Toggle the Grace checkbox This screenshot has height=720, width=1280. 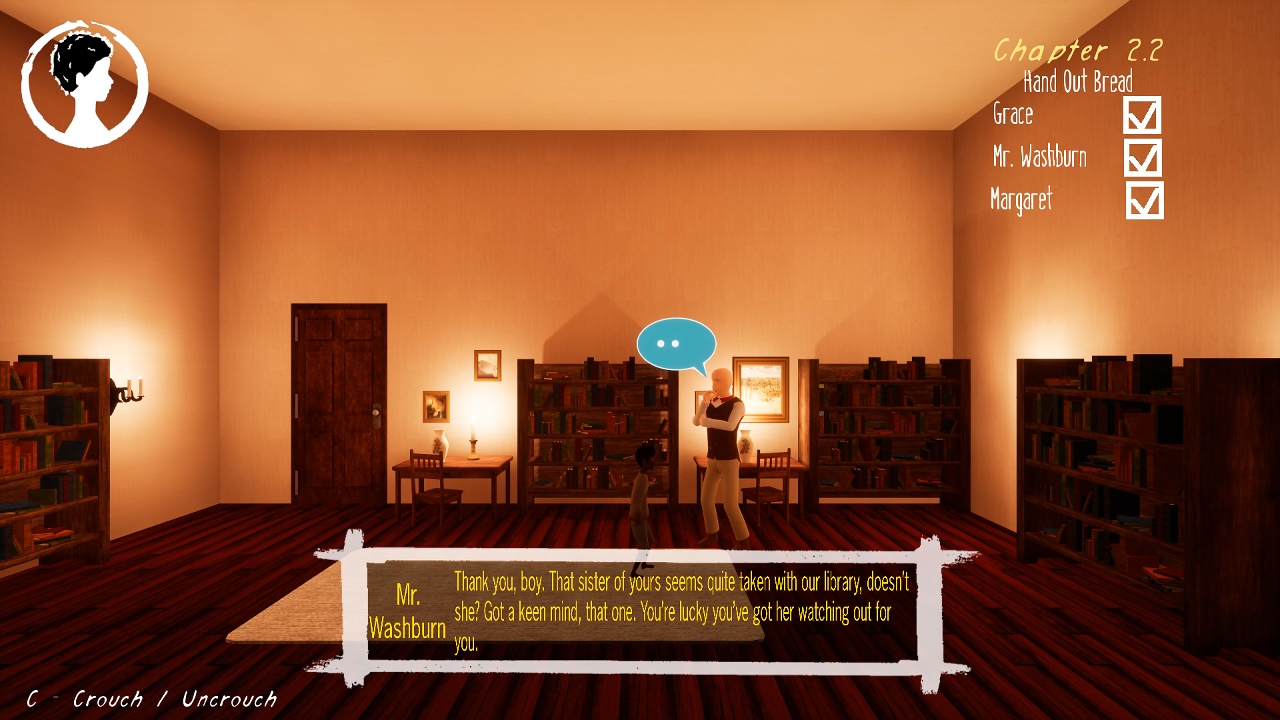pyautogui.click(x=1143, y=116)
